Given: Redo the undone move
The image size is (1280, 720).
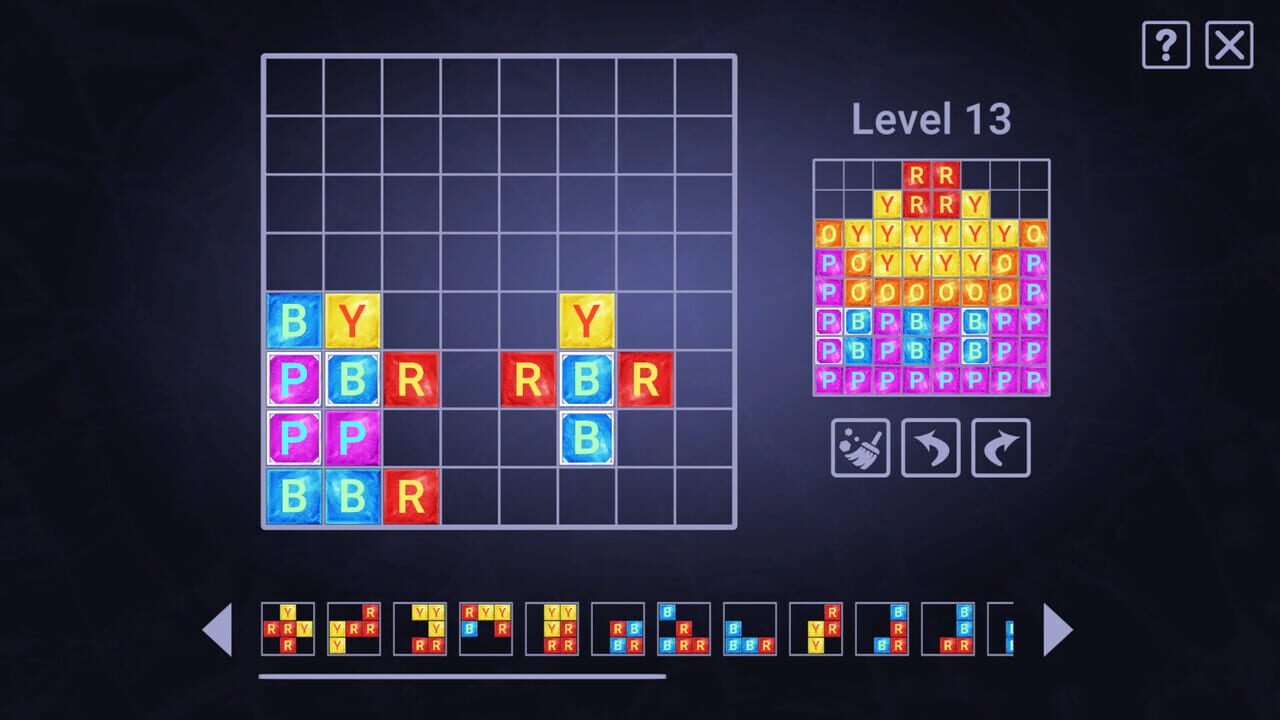Looking at the screenshot, I should [999, 447].
